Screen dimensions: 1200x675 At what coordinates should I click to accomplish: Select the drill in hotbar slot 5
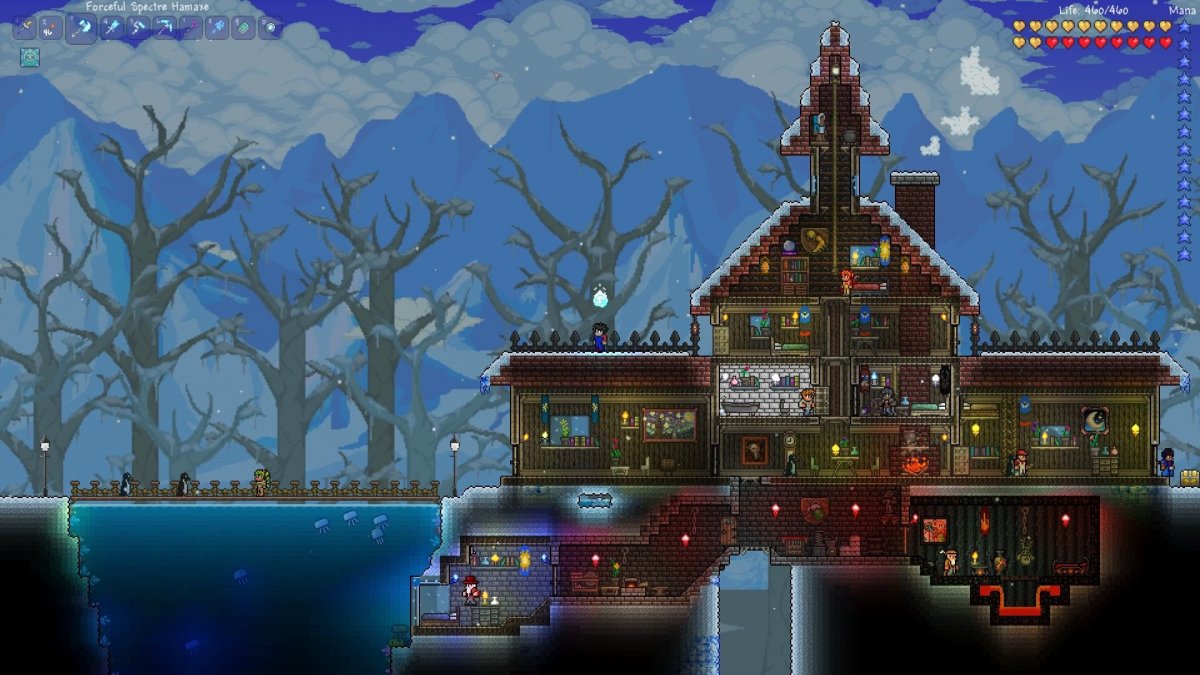(x=138, y=28)
